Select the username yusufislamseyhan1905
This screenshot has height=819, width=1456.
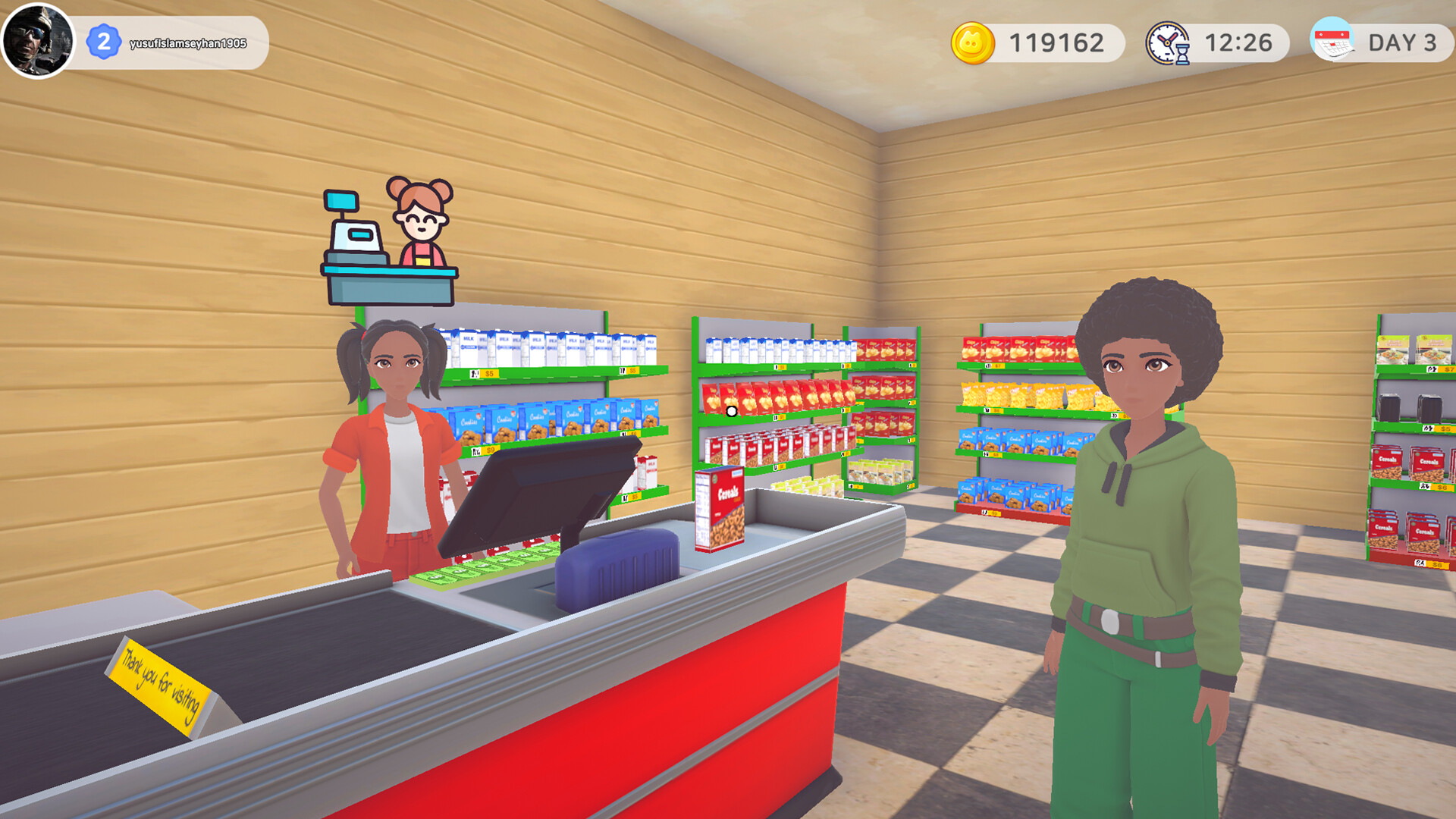tap(187, 43)
